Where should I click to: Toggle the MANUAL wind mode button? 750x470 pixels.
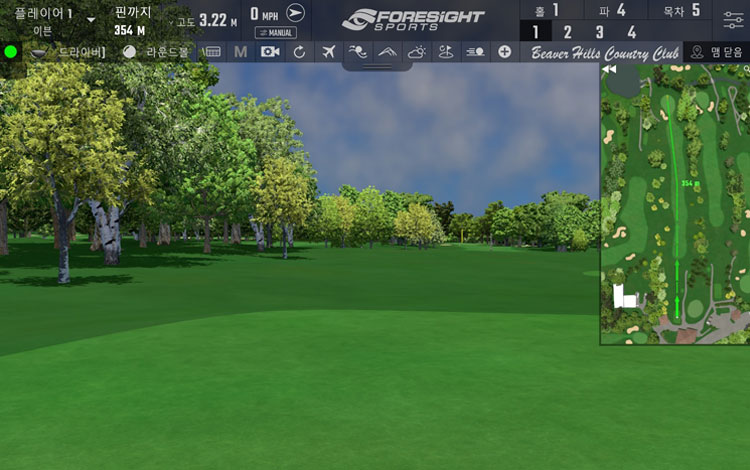[x=276, y=32]
